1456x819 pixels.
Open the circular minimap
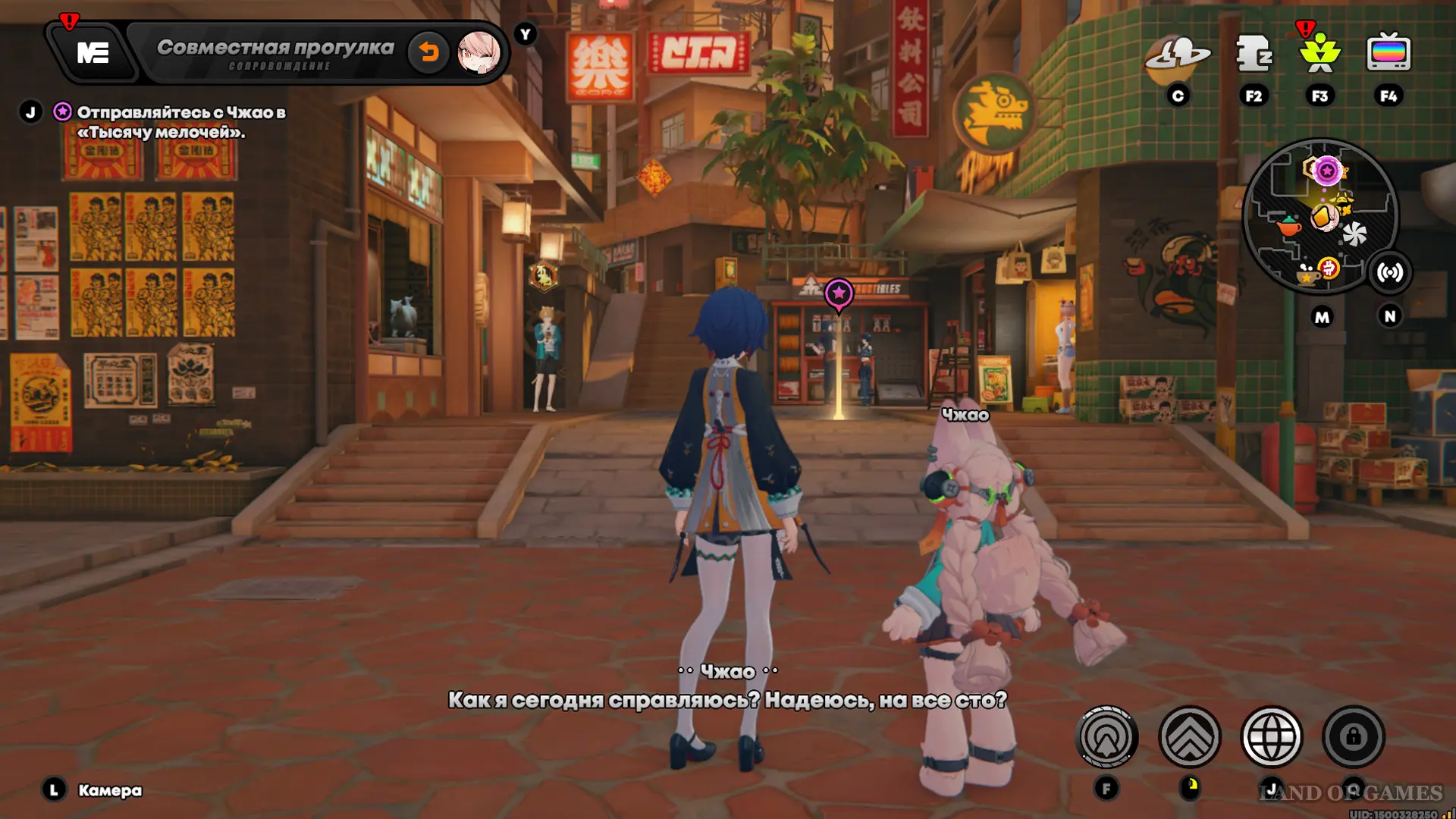[1320, 218]
